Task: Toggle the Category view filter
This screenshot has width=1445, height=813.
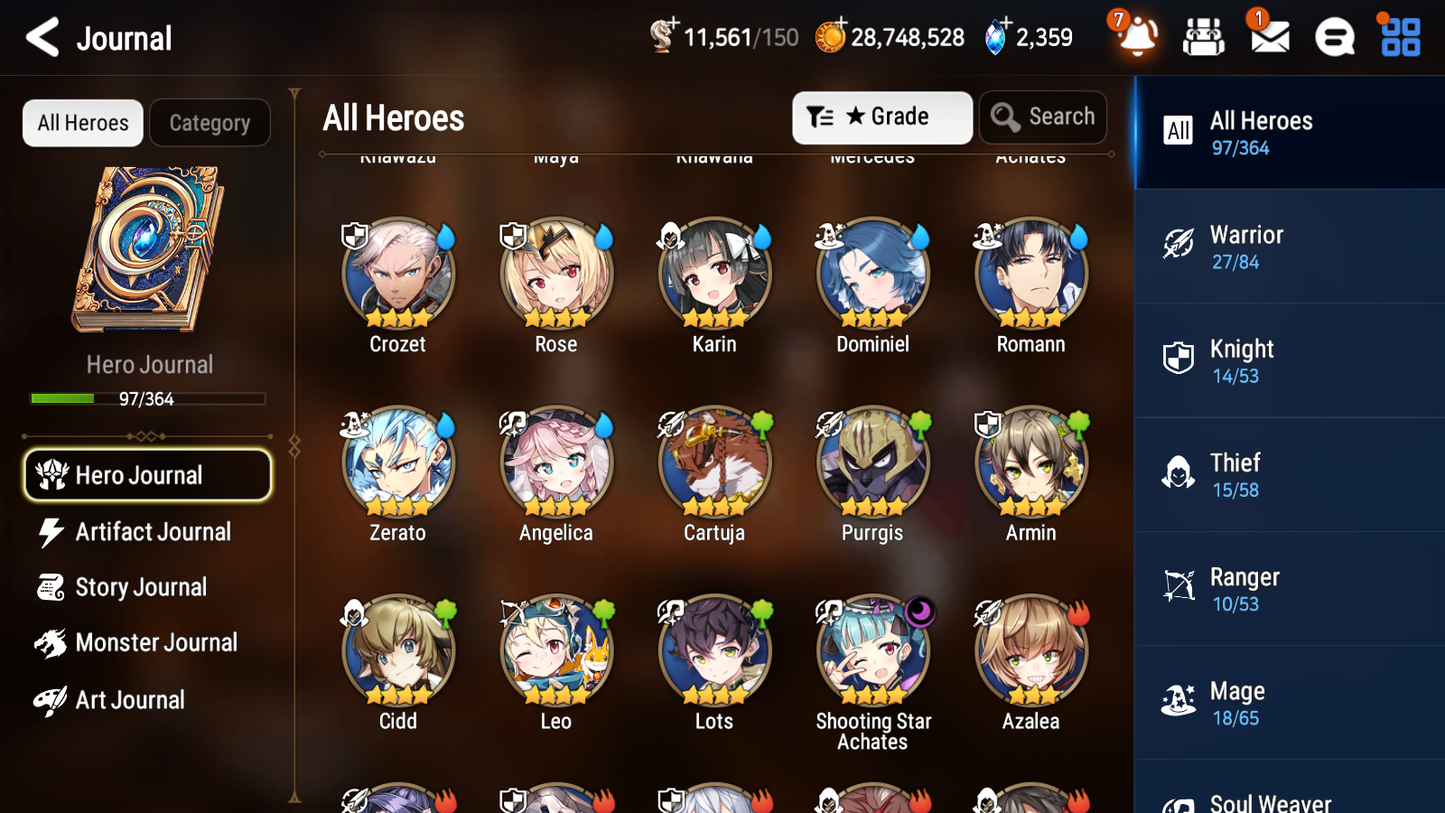Action: click(x=210, y=122)
